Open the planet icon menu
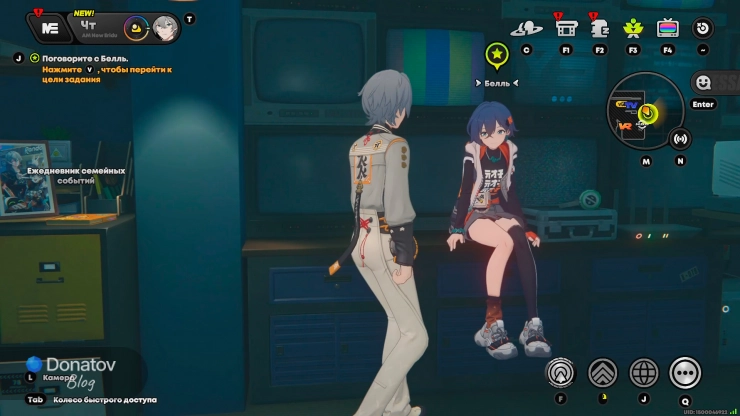740x416 pixels. pyautogui.click(x=526, y=28)
